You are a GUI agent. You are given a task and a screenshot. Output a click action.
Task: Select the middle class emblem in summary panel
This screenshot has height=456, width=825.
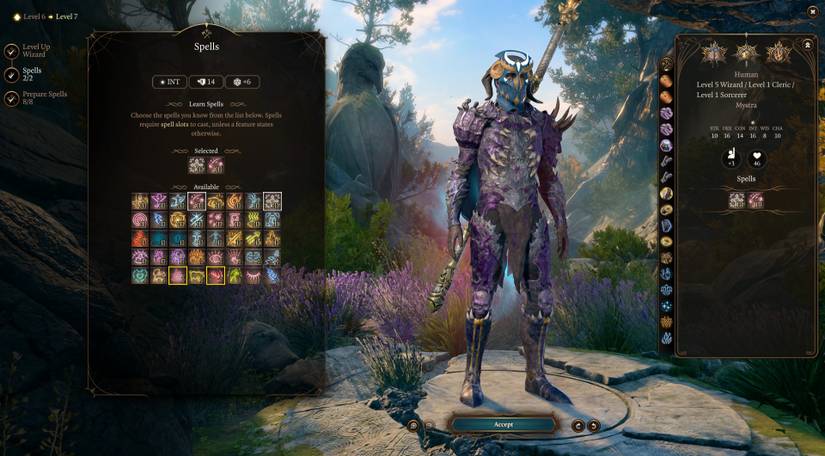pyautogui.click(x=746, y=52)
